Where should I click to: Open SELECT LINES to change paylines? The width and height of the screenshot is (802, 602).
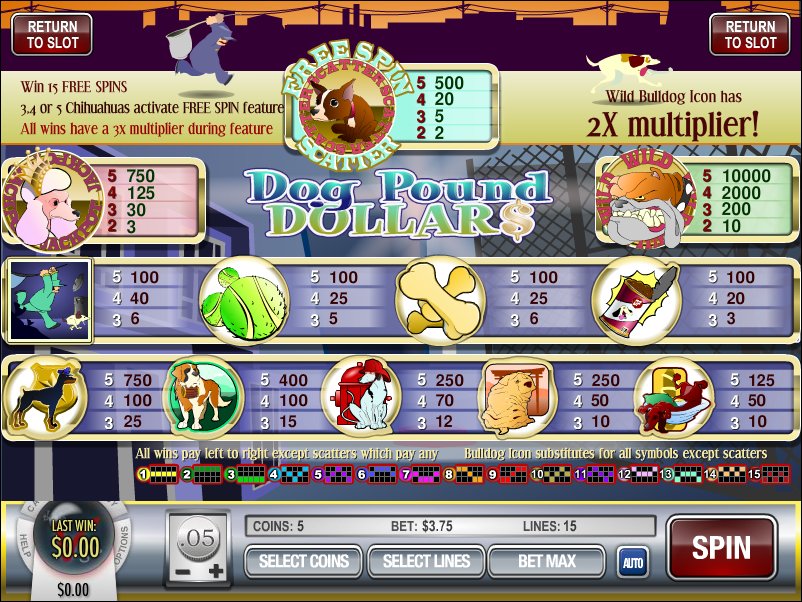pos(425,562)
